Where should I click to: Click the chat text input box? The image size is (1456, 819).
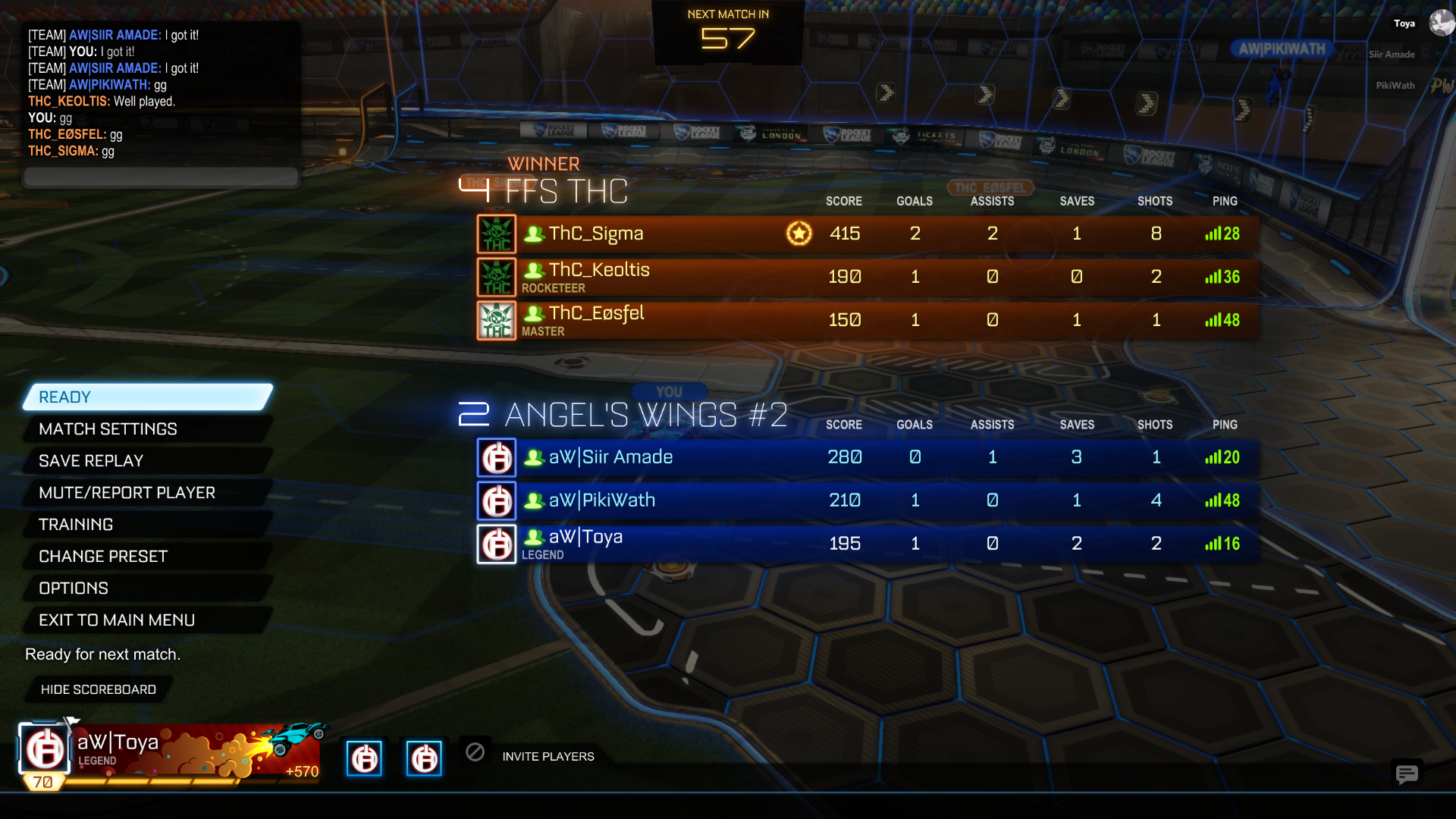point(161,177)
